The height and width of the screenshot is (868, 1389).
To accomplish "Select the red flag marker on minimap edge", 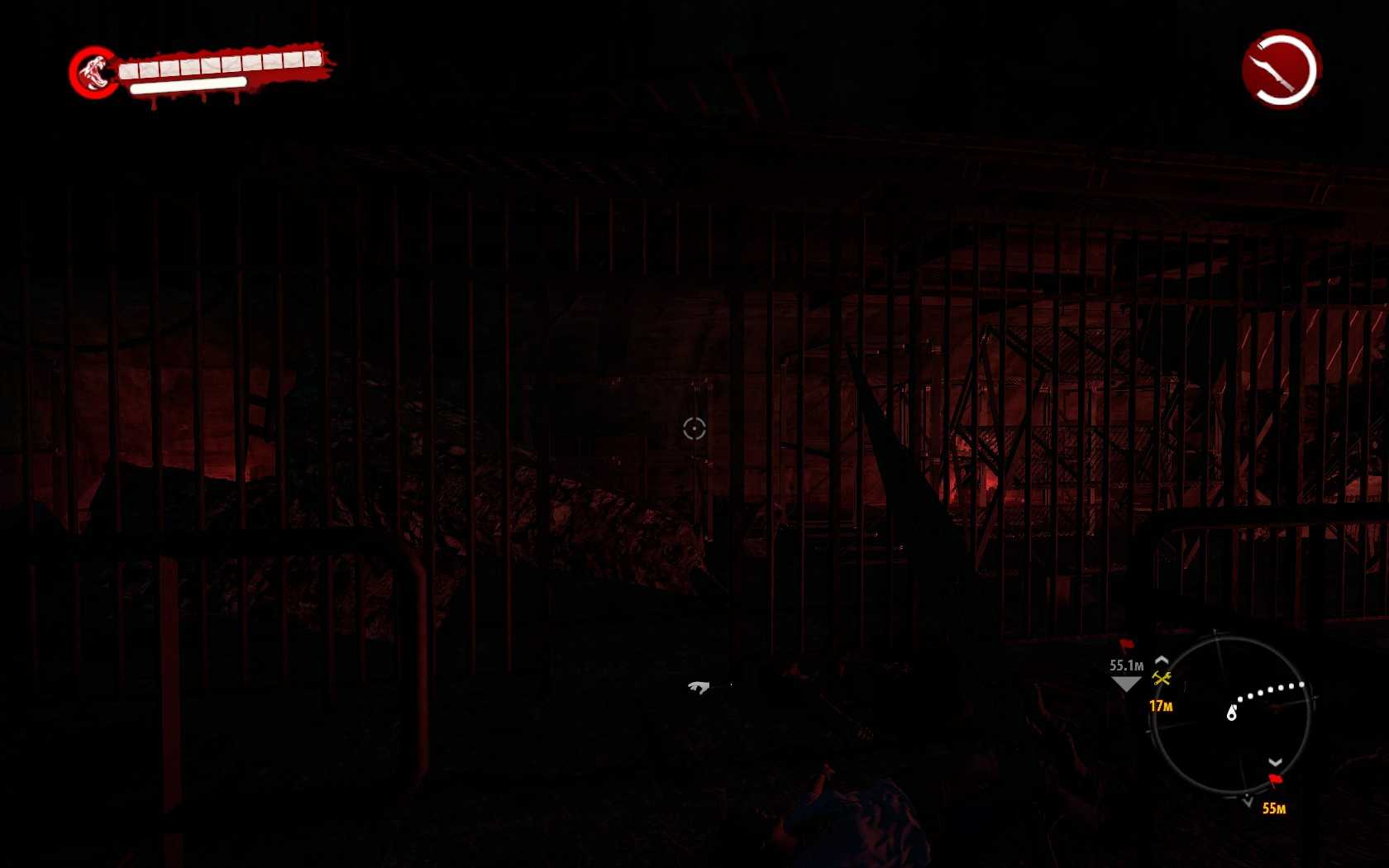I will pyautogui.click(x=1276, y=780).
